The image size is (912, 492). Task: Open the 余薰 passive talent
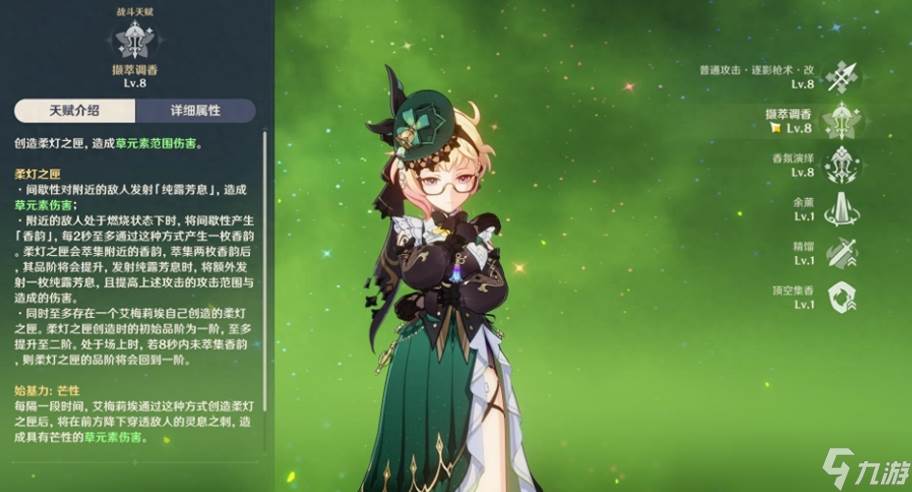point(842,209)
